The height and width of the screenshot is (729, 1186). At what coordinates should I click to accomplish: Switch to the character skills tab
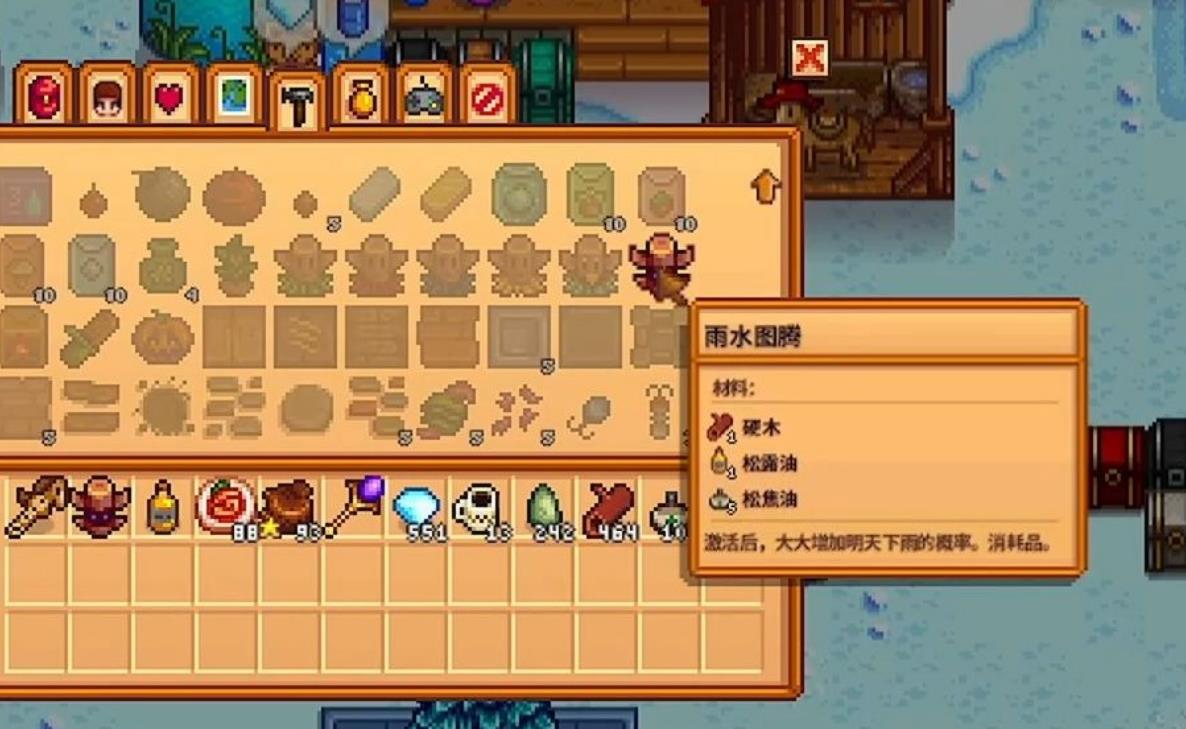pos(107,99)
